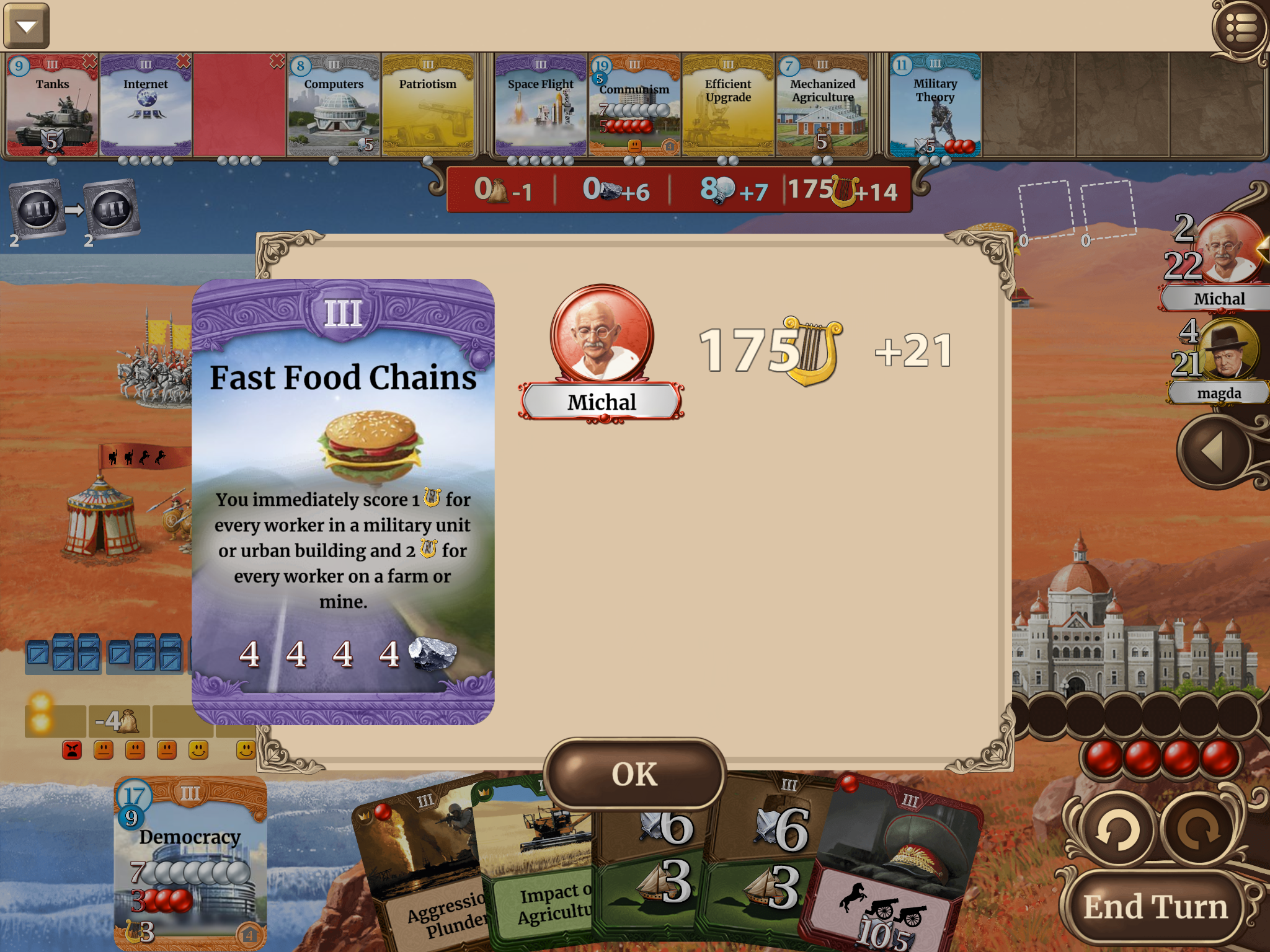View magda's player portrait

tap(1227, 350)
